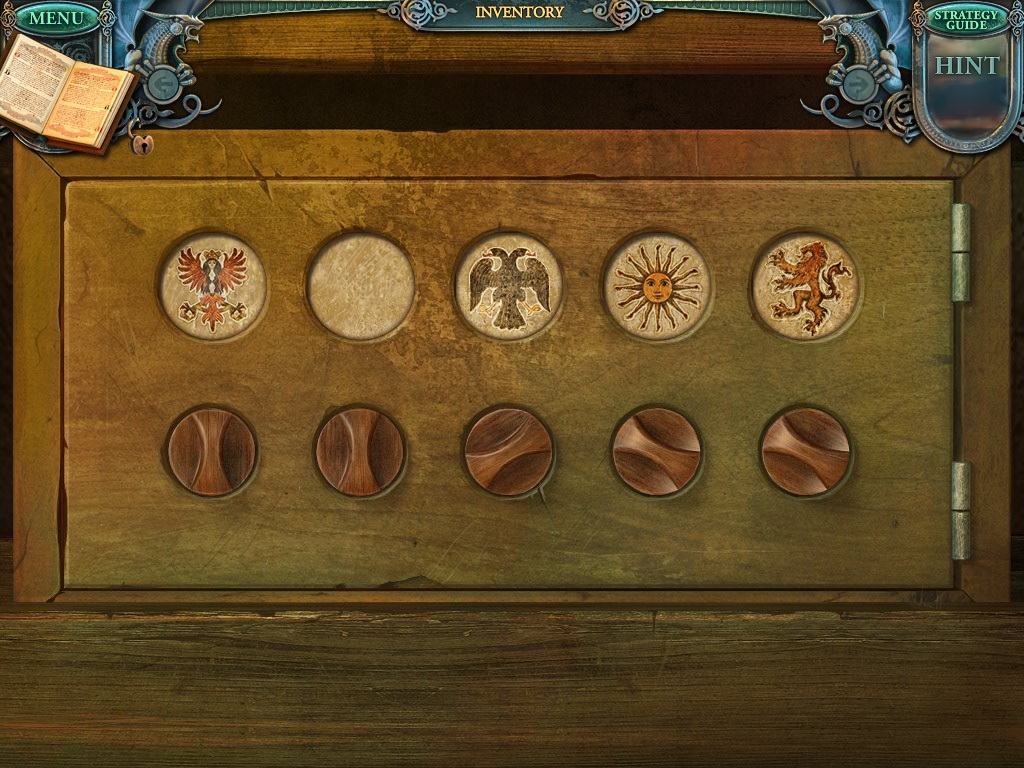Use the Hint button

click(x=966, y=67)
